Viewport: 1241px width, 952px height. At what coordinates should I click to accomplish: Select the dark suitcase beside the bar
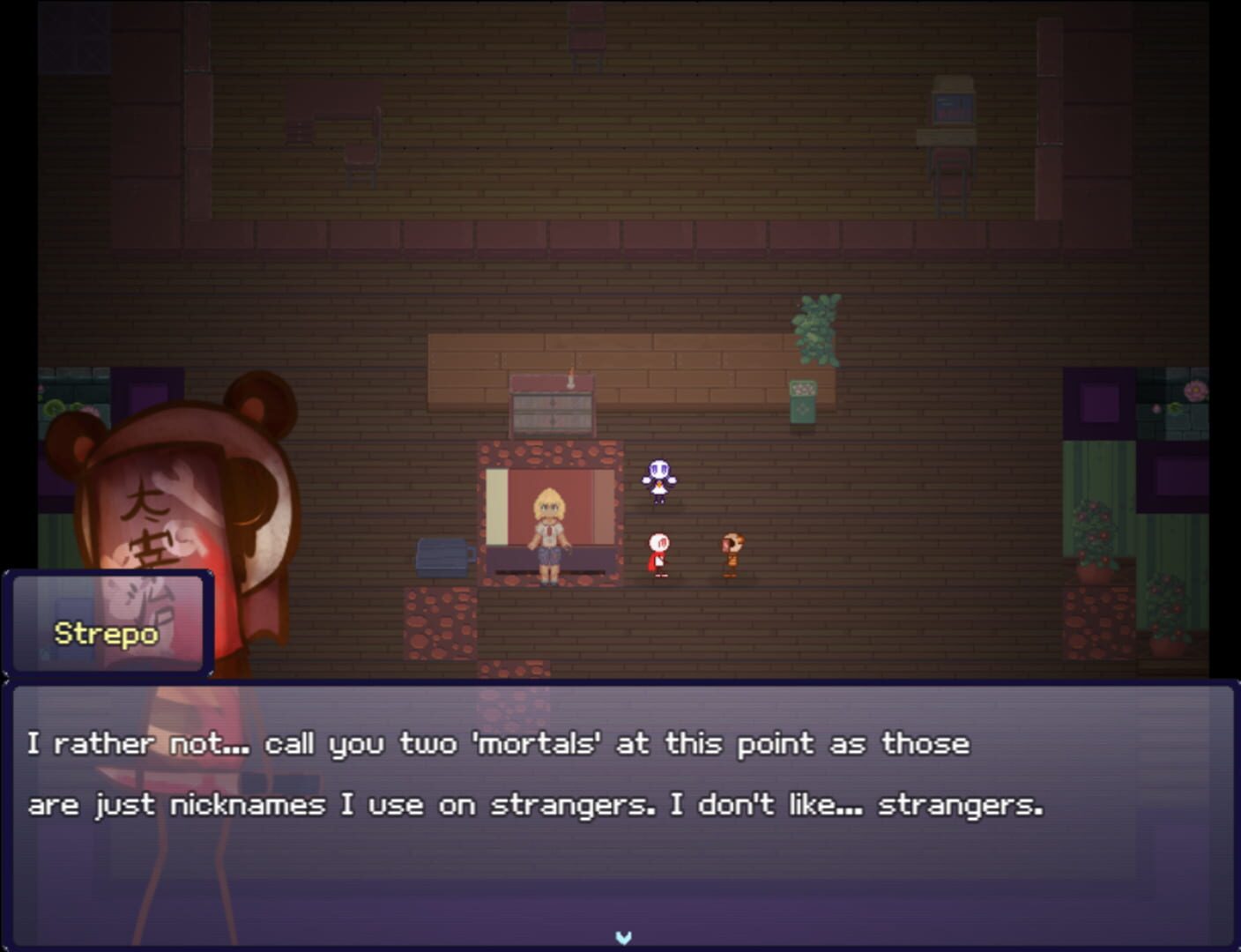click(445, 555)
